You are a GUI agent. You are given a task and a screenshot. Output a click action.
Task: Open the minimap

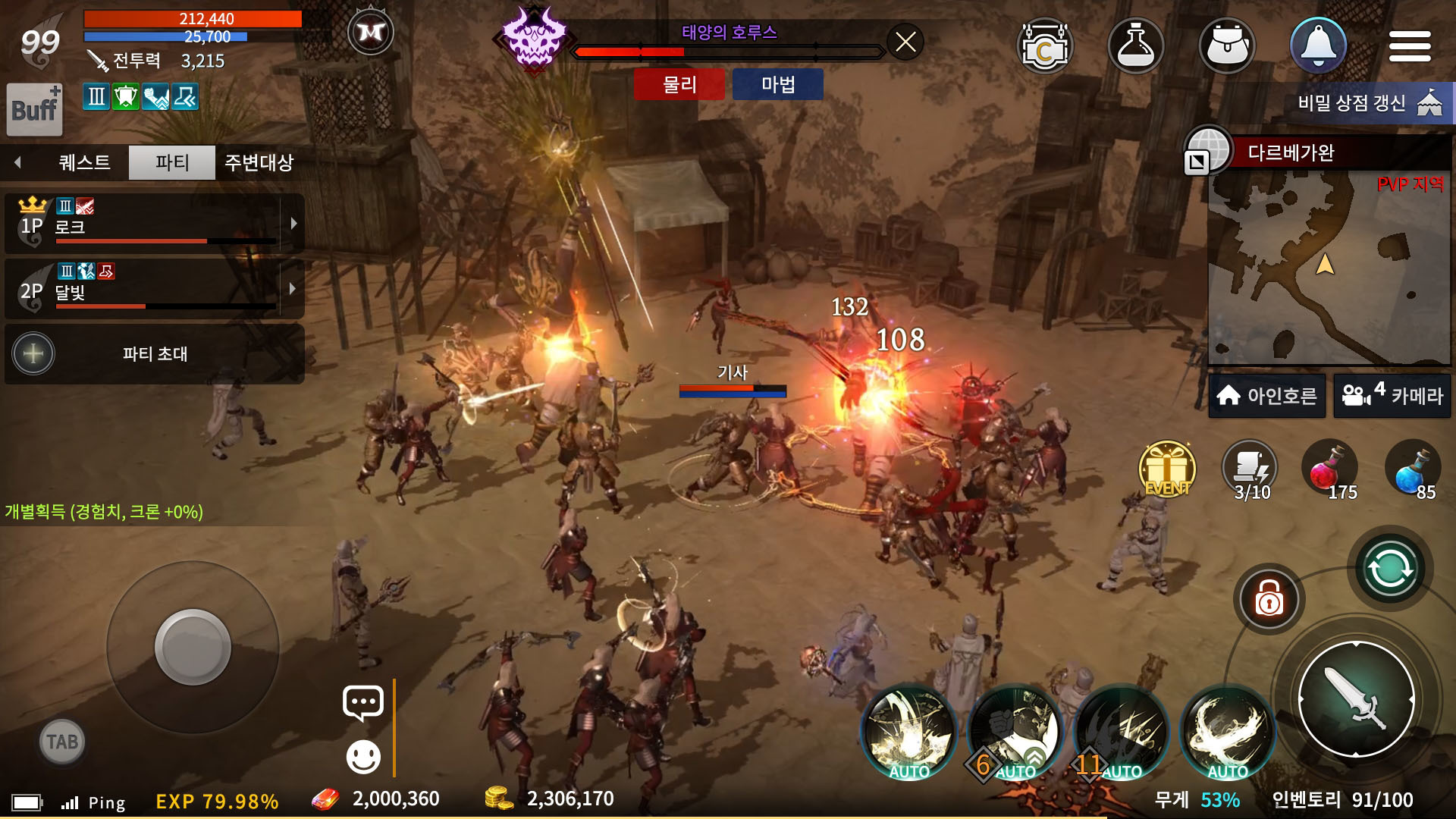1327,265
